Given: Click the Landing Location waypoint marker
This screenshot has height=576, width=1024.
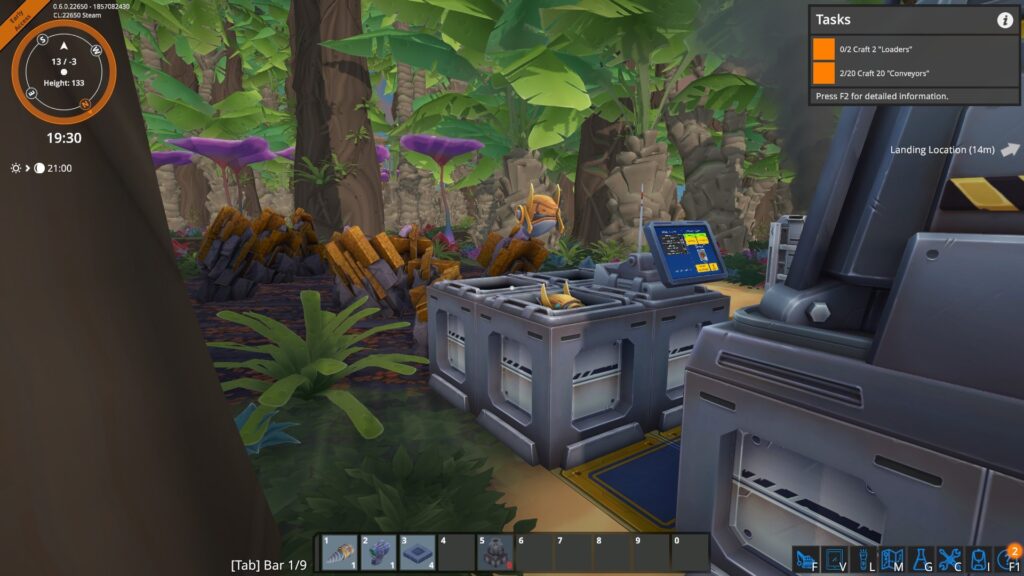Looking at the screenshot, I should coord(1009,150).
